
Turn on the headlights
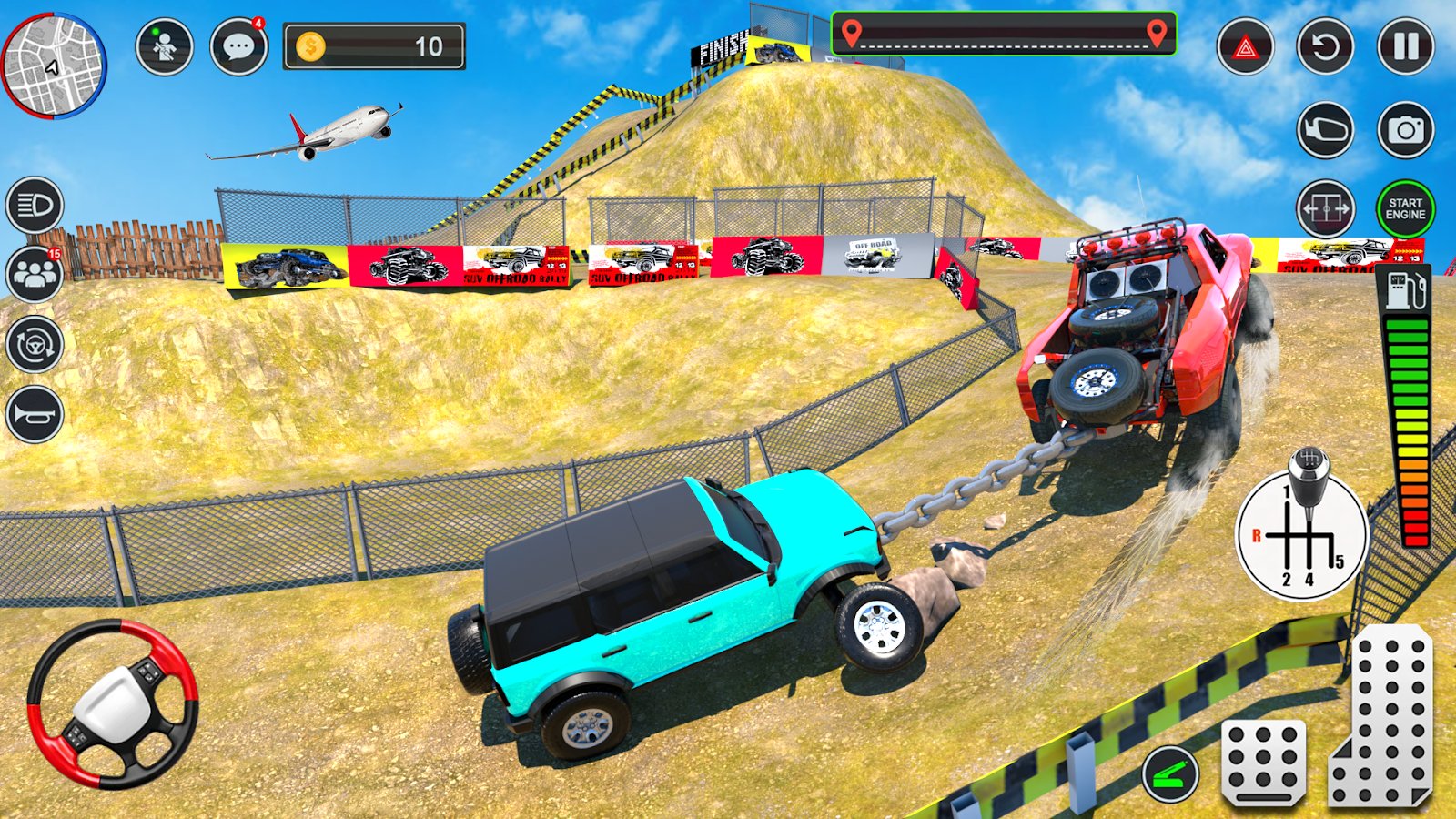pos(35,206)
